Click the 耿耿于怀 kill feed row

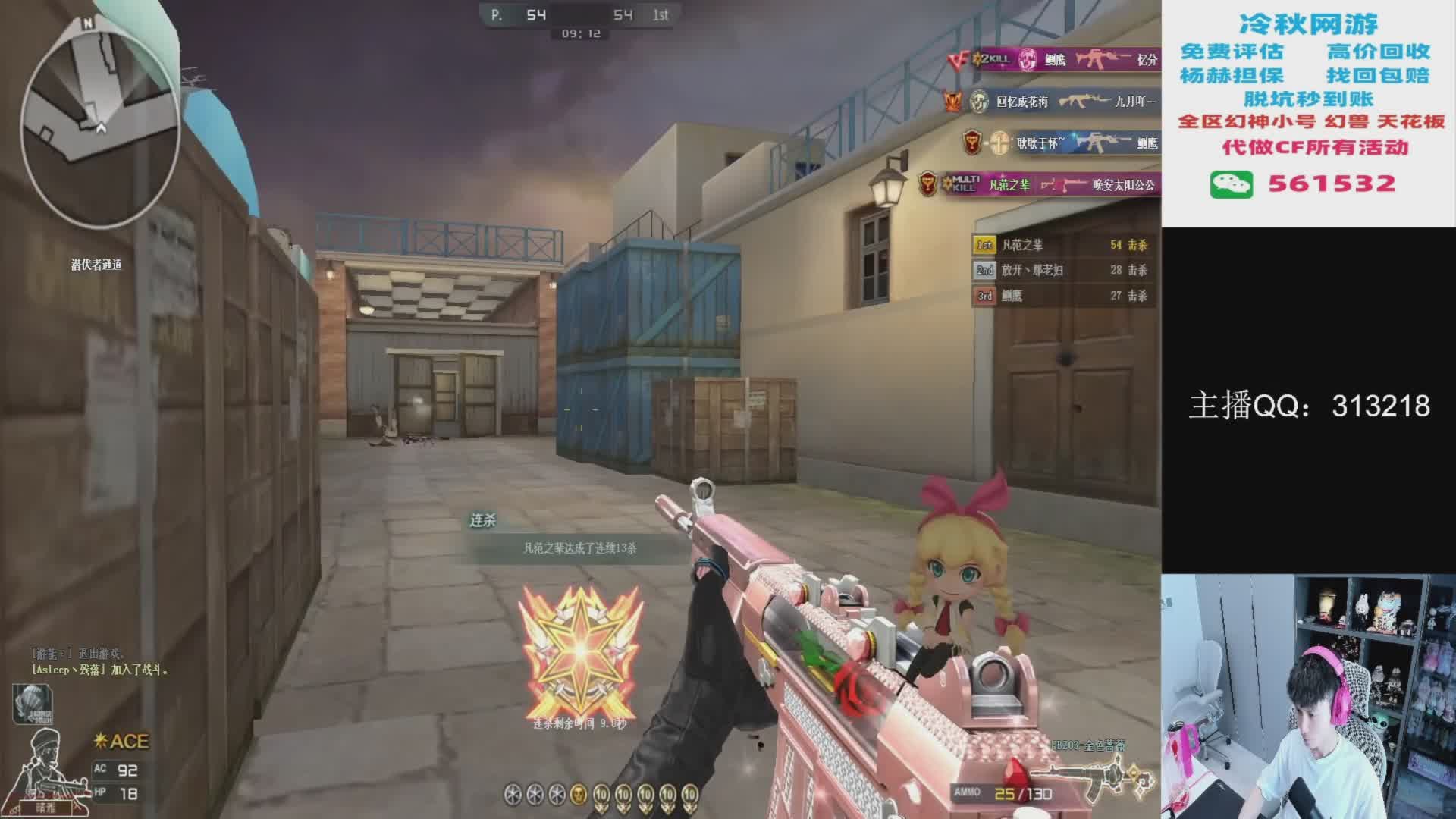coord(1062,143)
